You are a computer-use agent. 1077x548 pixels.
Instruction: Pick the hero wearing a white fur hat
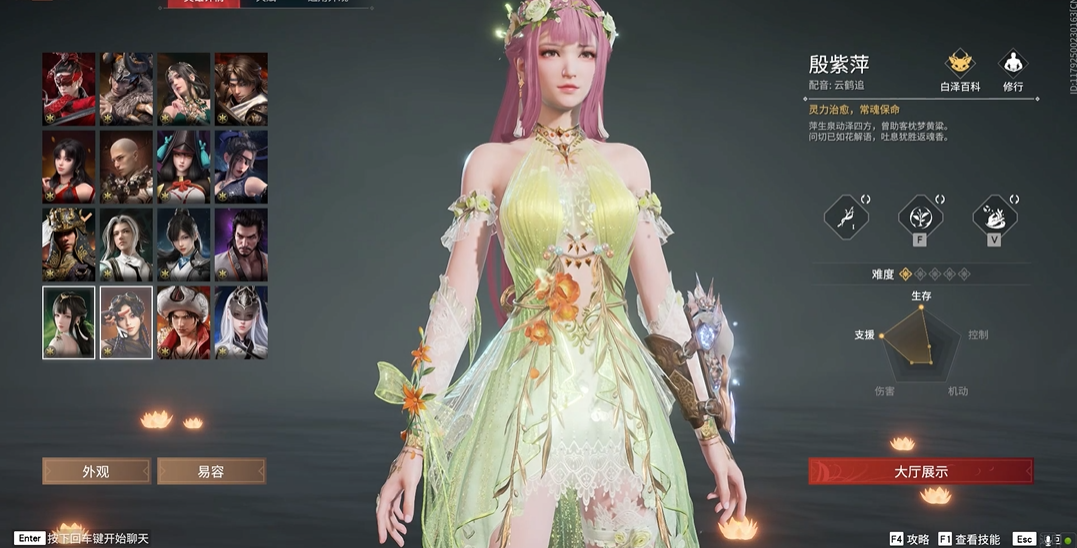click(184, 323)
